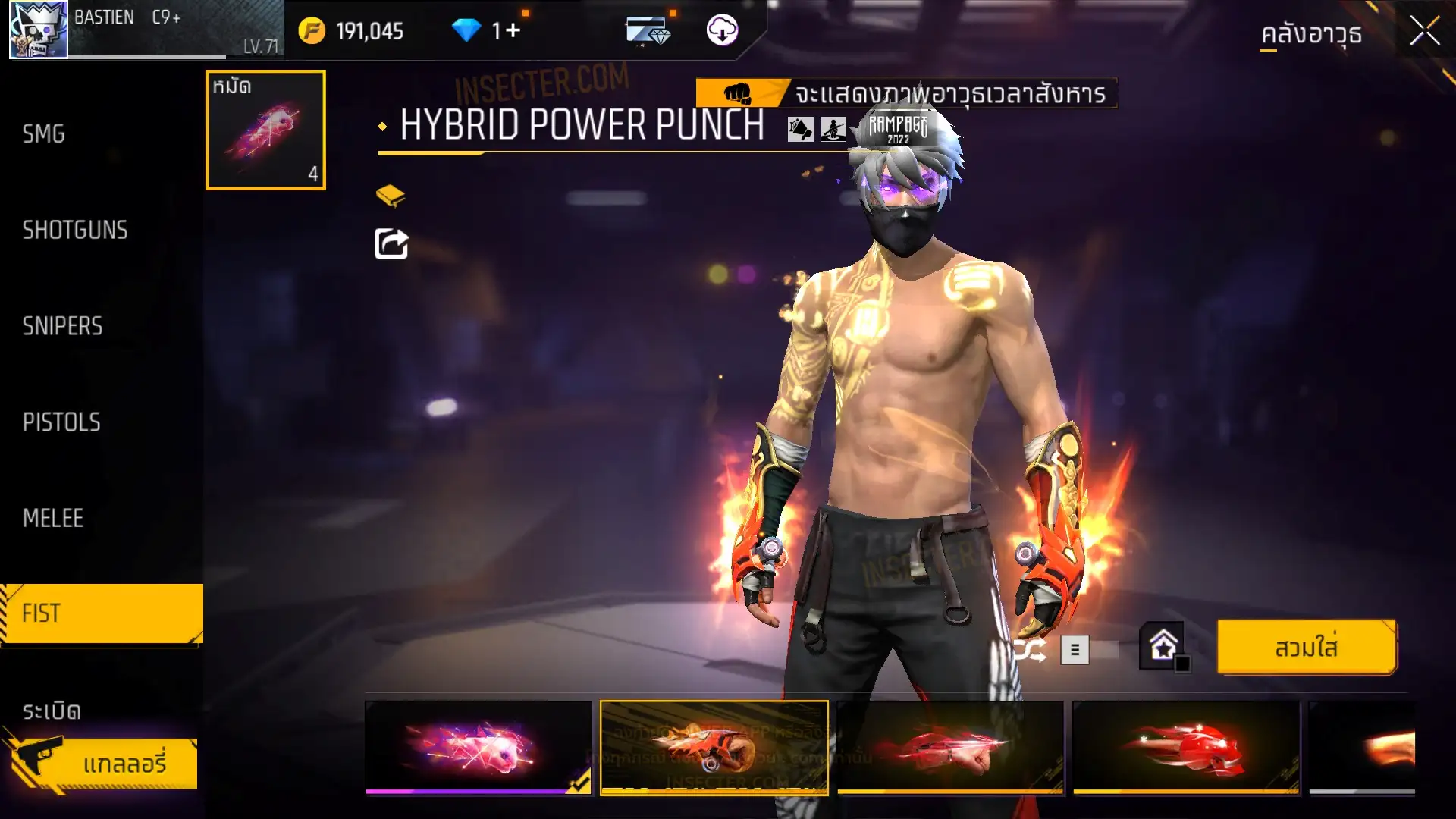
Task: Click the house with star icon
Action: click(1163, 647)
